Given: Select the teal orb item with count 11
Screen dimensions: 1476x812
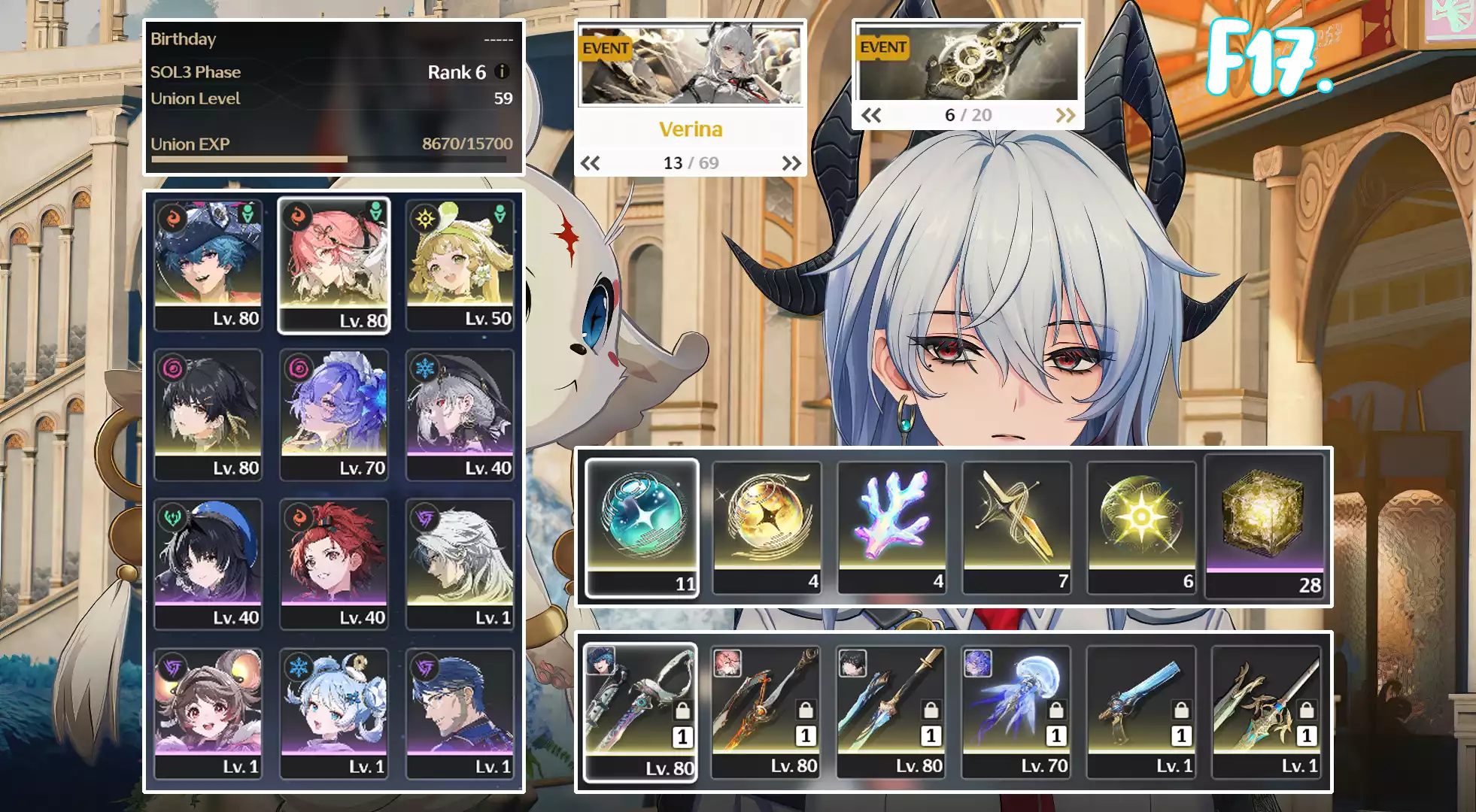Looking at the screenshot, I should [x=642, y=526].
